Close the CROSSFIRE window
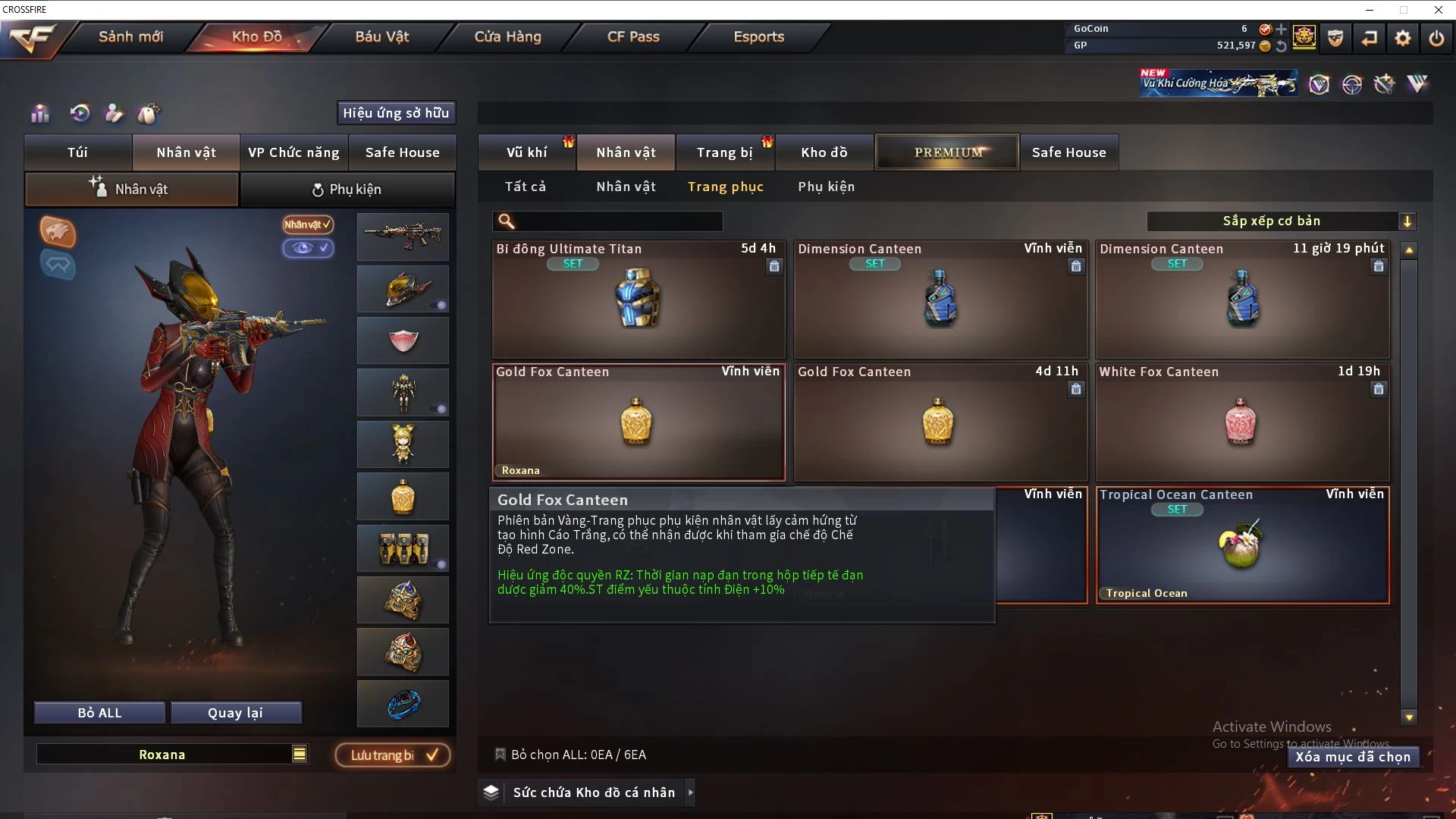This screenshot has height=819, width=1456. click(1438, 10)
